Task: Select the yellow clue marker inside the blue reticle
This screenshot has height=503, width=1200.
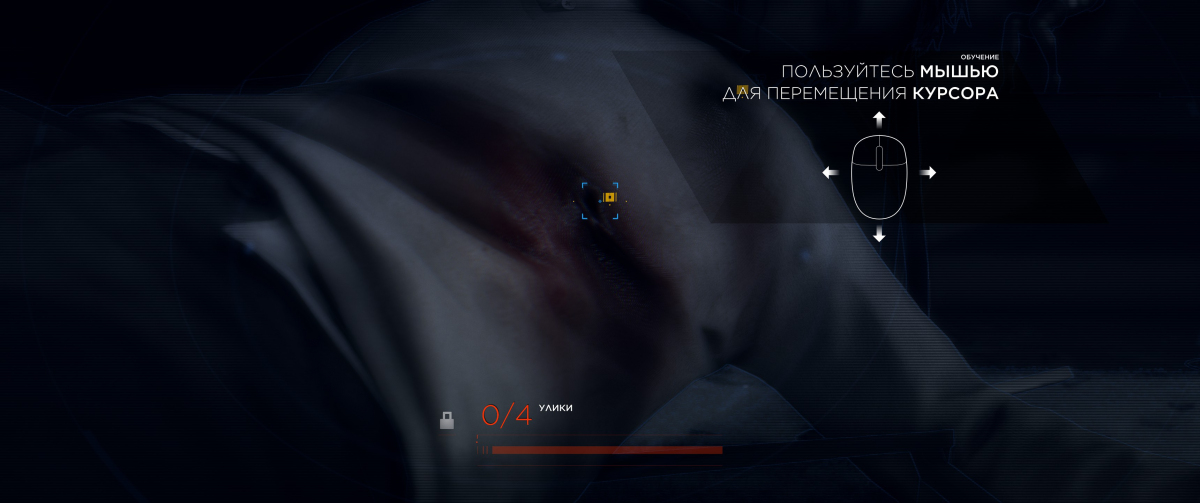Action: tap(609, 197)
